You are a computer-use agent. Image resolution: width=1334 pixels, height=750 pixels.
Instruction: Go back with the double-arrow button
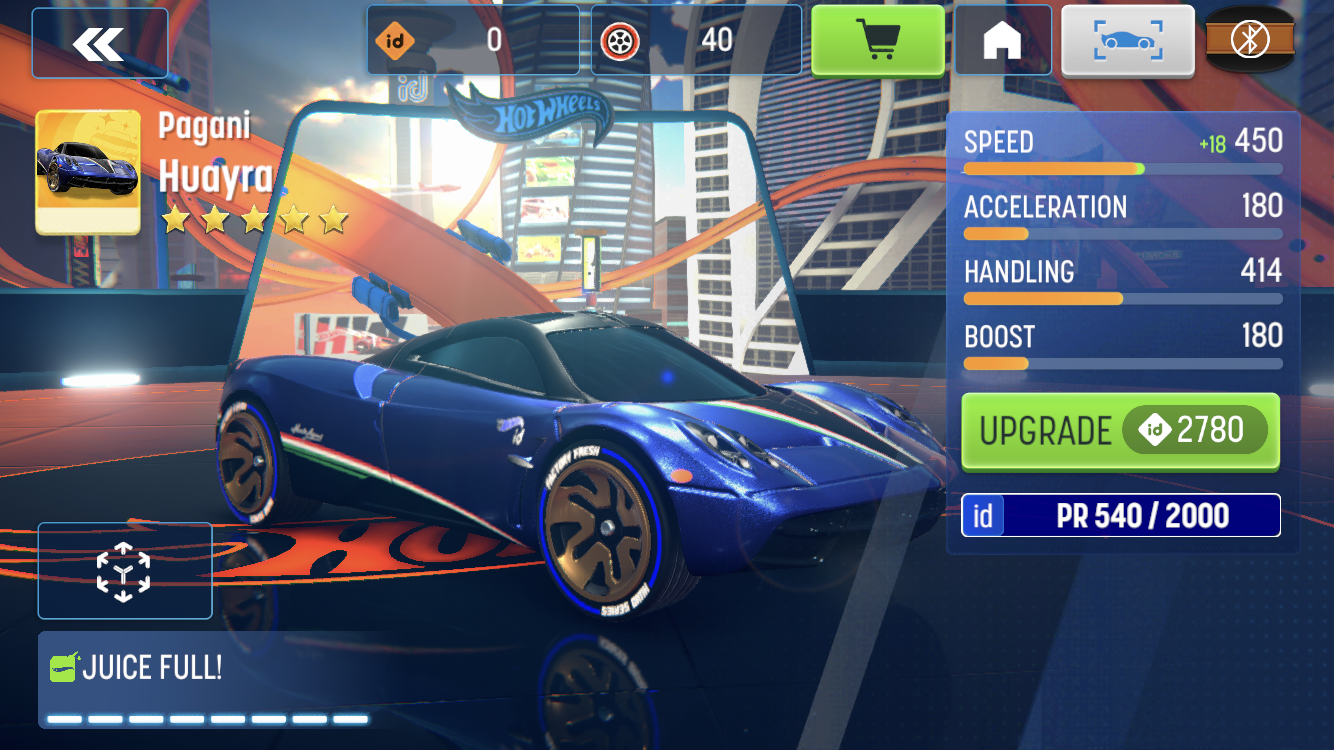coord(99,43)
